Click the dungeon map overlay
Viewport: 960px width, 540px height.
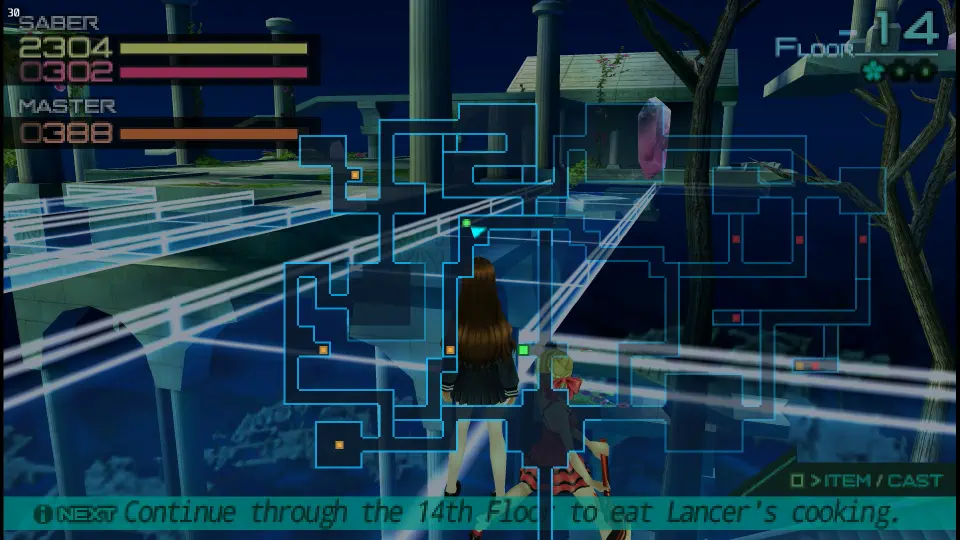tap(590, 300)
